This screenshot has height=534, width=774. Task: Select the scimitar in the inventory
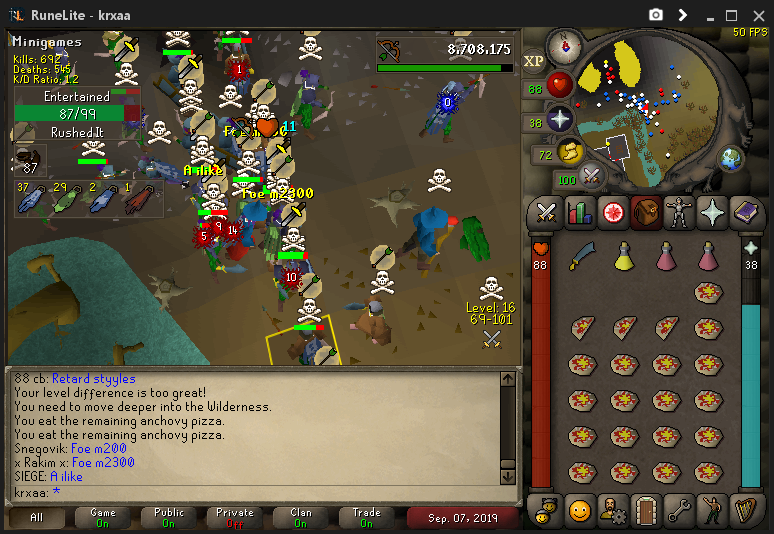tap(583, 259)
